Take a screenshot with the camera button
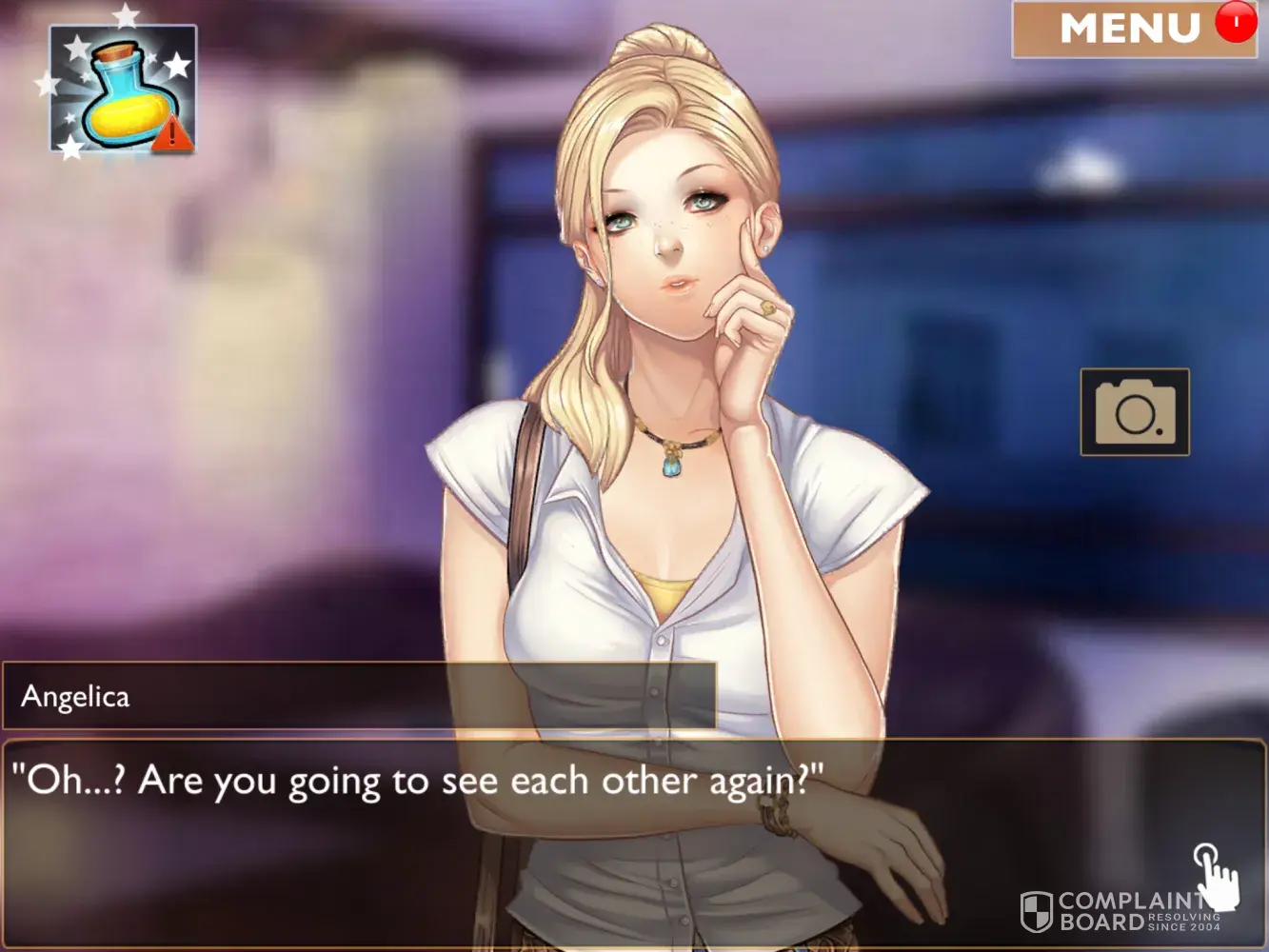Screen dimensions: 1269x952 pos(1135,412)
